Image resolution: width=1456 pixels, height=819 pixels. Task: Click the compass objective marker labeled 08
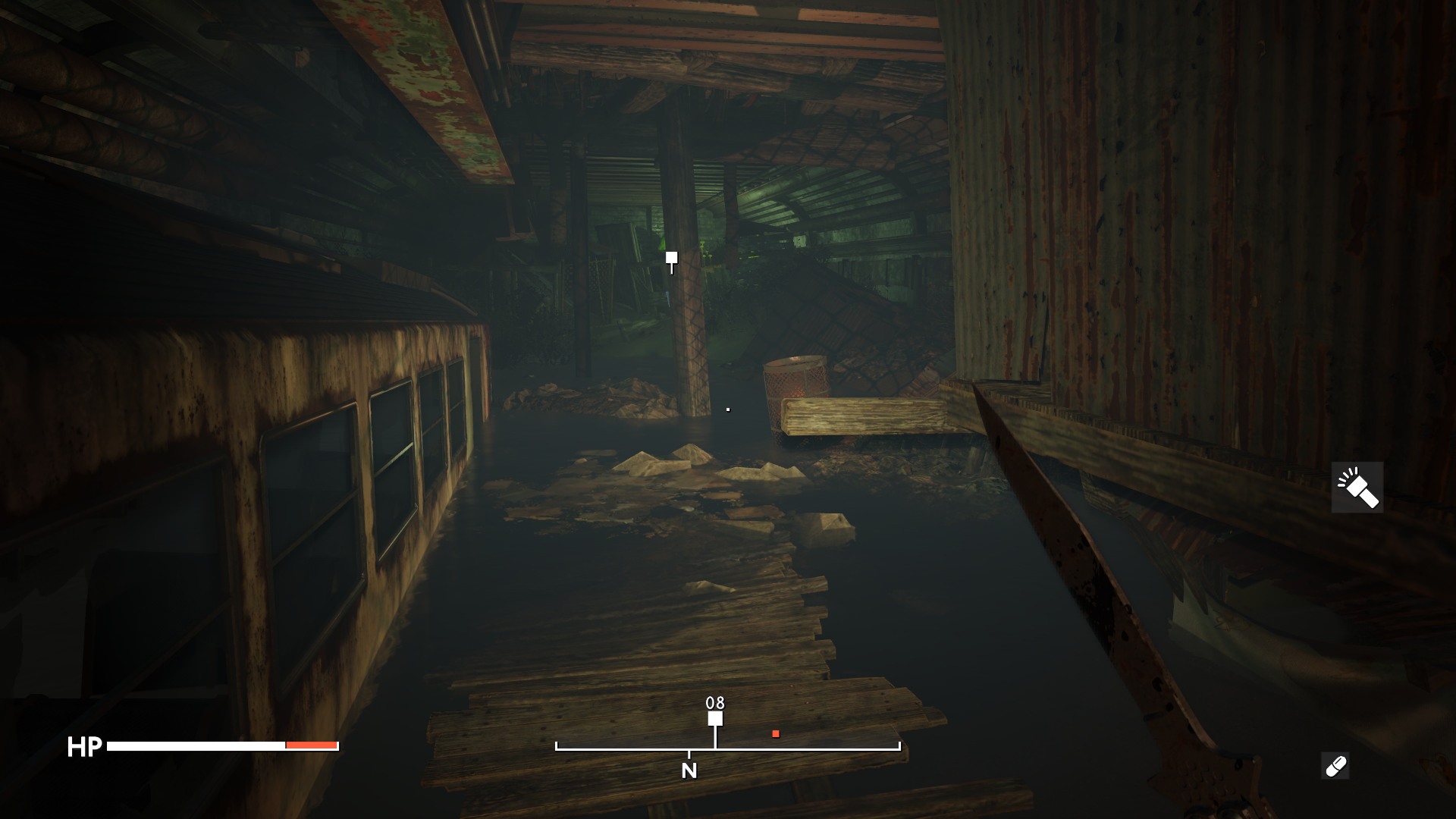point(715,718)
